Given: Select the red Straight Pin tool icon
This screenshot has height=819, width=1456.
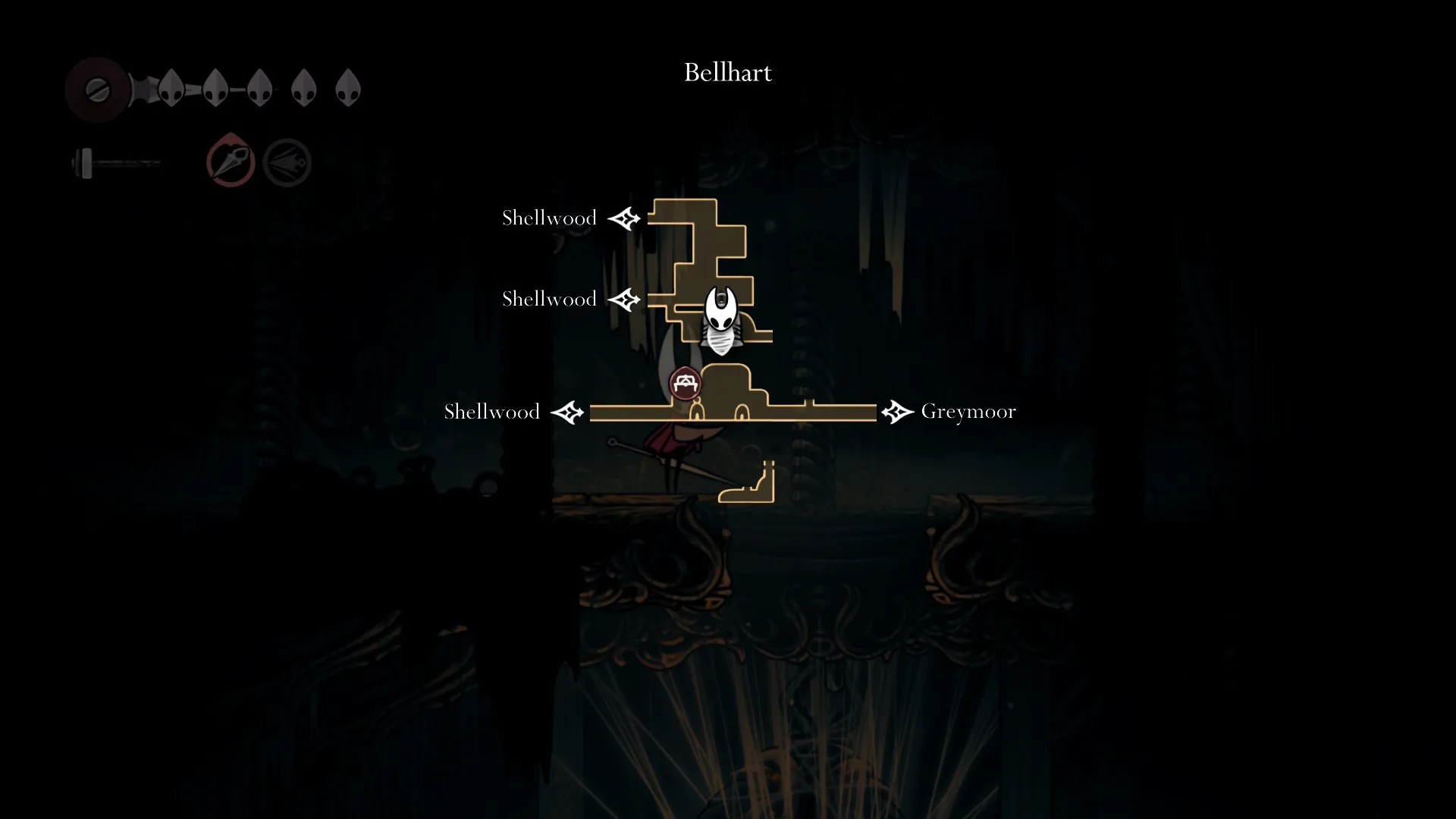Looking at the screenshot, I should click(231, 161).
